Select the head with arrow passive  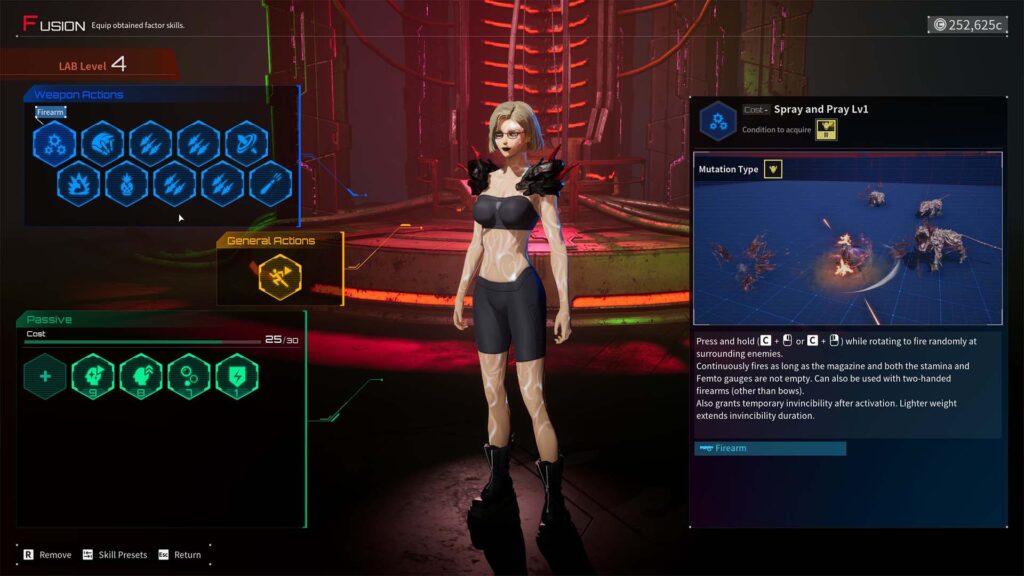(x=93, y=377)
